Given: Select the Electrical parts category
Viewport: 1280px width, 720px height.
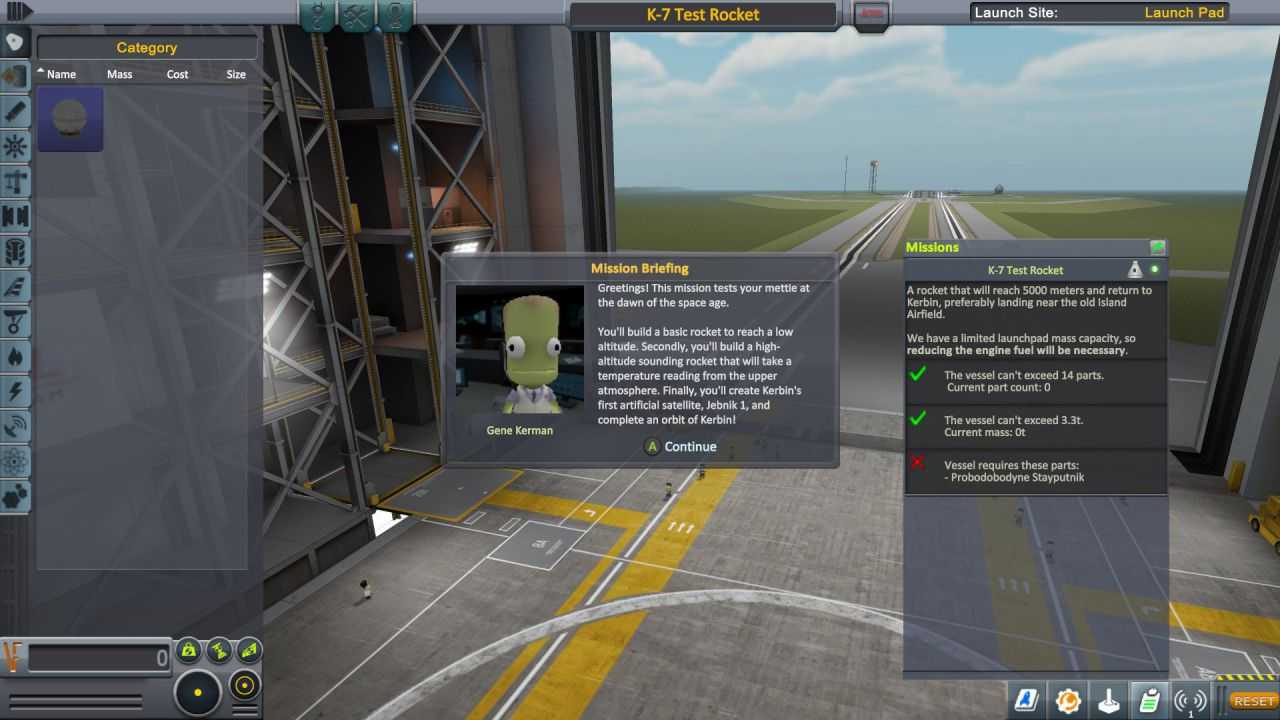Looking at the screenshot, I should [15, 391].
